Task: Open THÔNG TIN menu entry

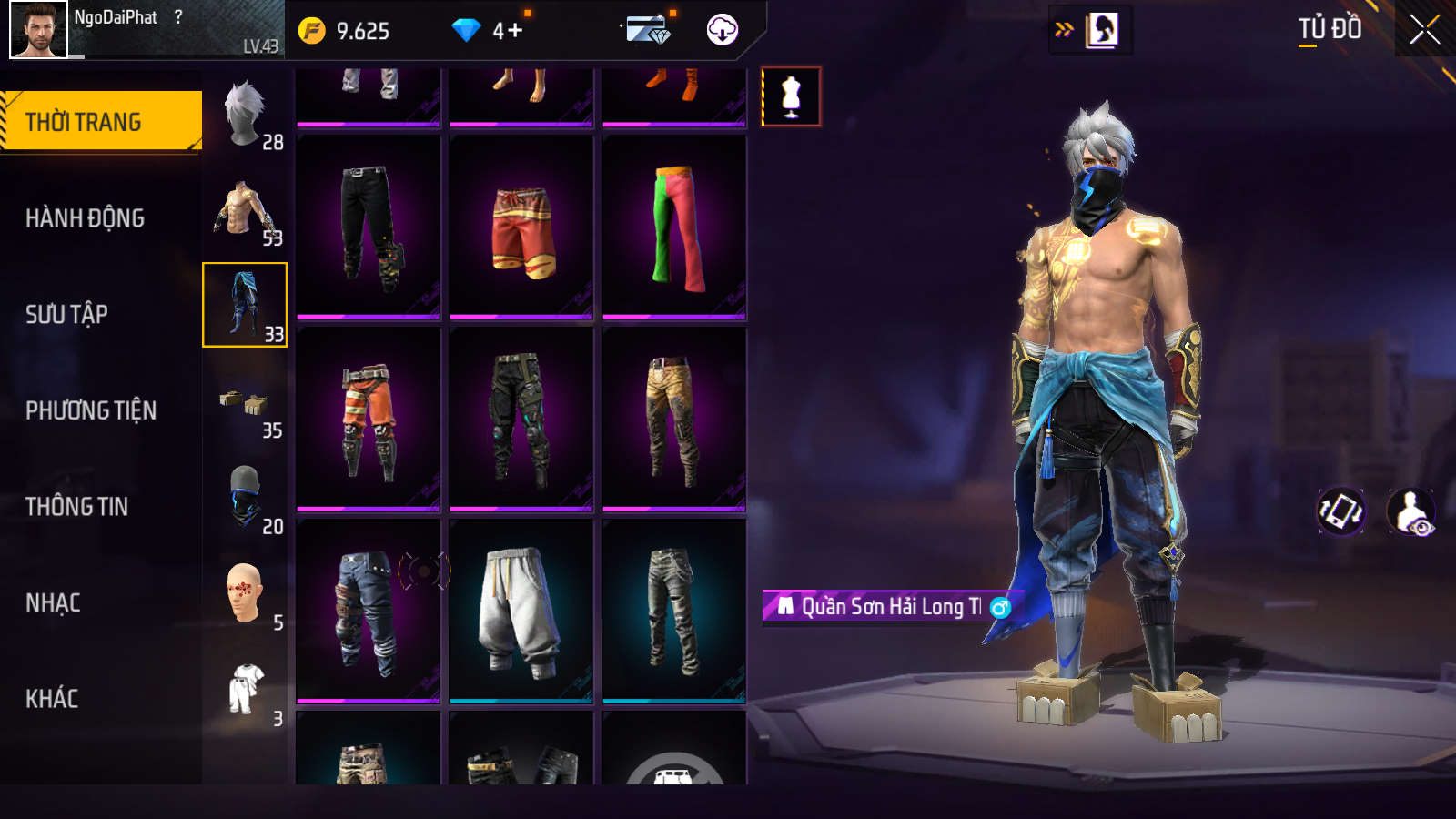Action: coord(76,506)
